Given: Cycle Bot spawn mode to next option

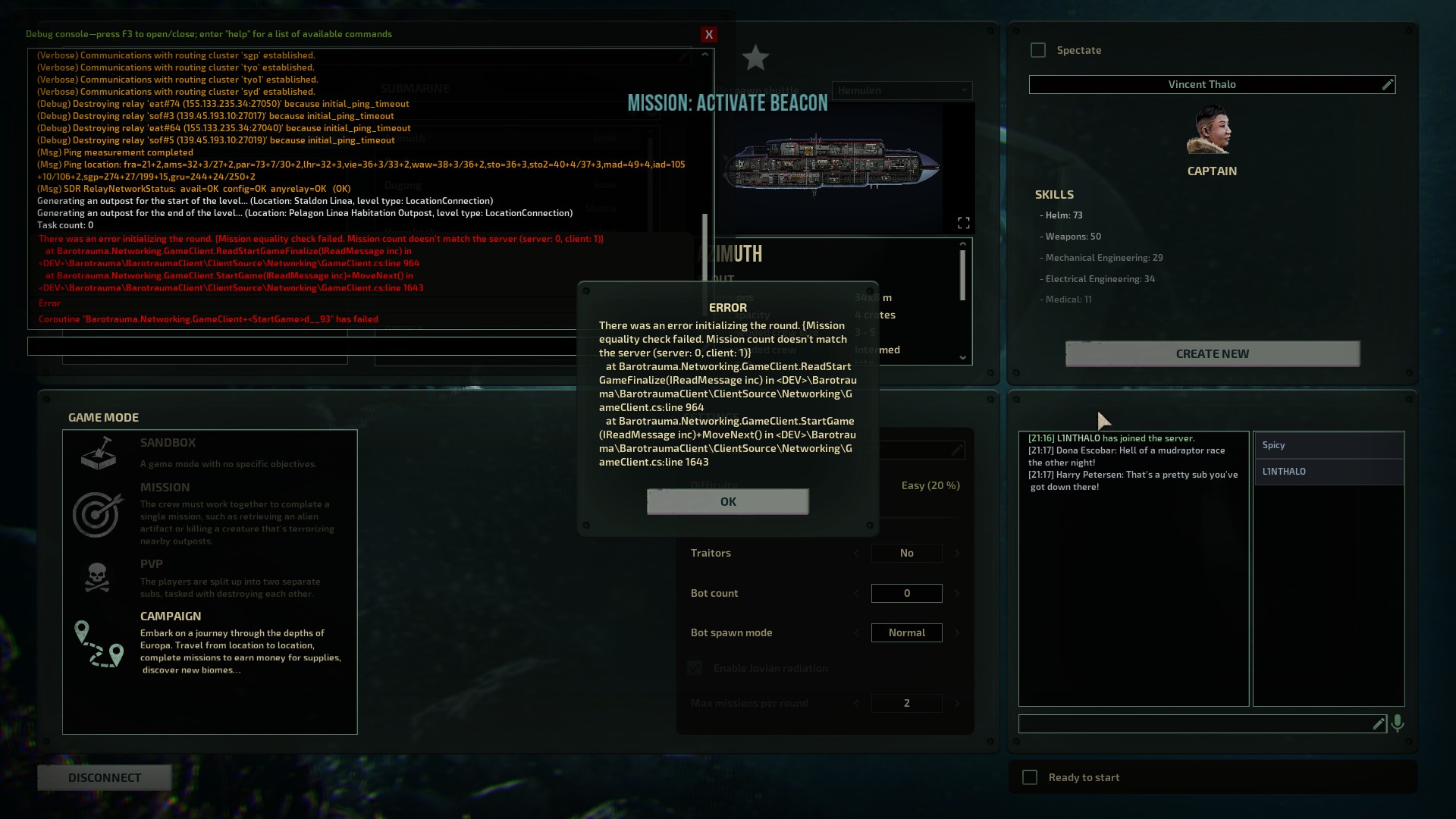Looking at the screenshot, I should 957,632.
